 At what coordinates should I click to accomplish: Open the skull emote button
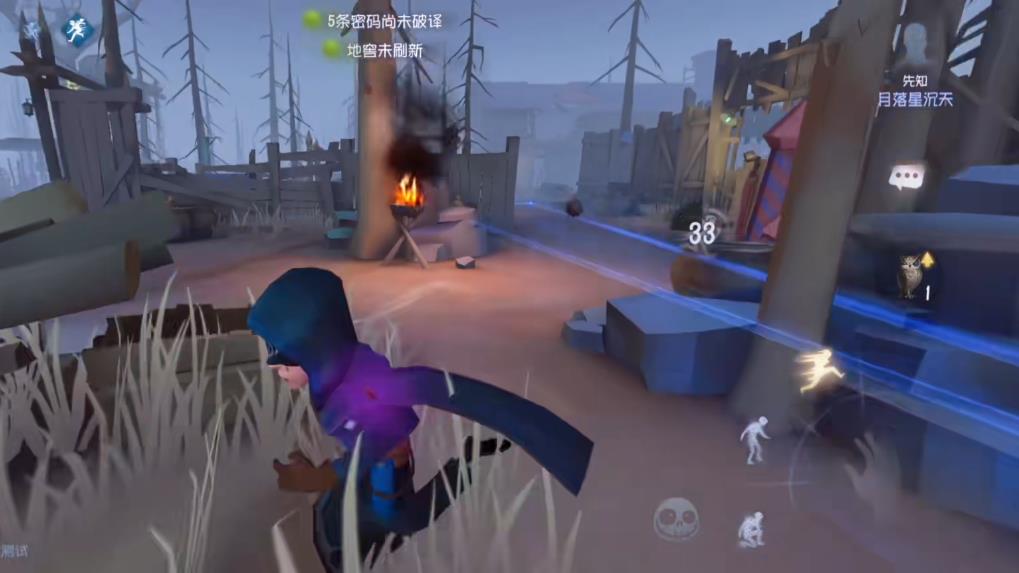tap(676, 518)
